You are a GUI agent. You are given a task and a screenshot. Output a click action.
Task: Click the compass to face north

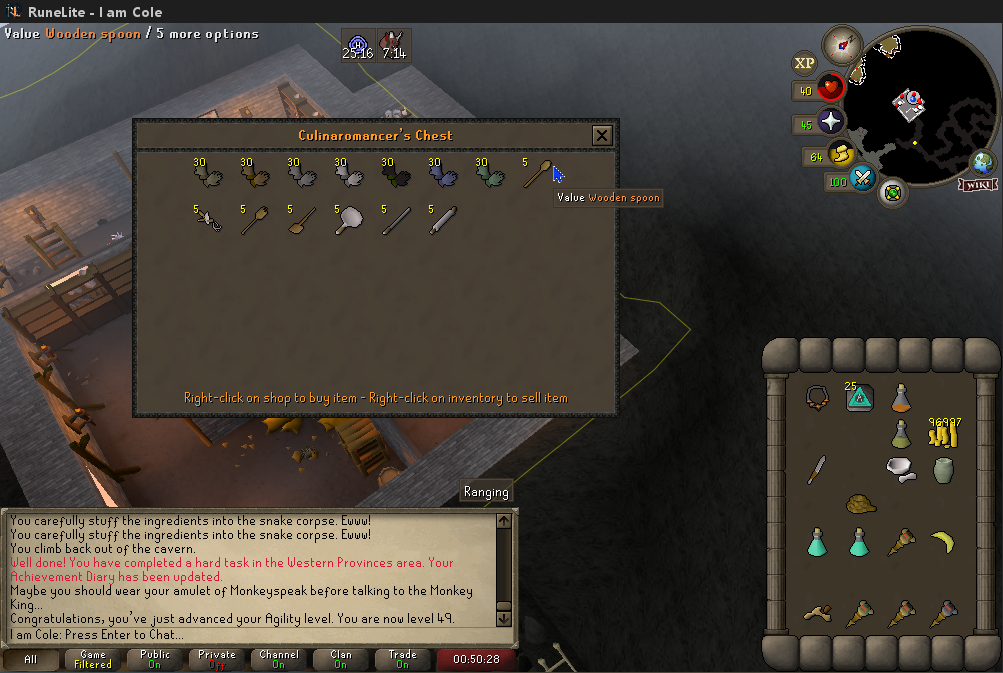[x=842, y=45]
